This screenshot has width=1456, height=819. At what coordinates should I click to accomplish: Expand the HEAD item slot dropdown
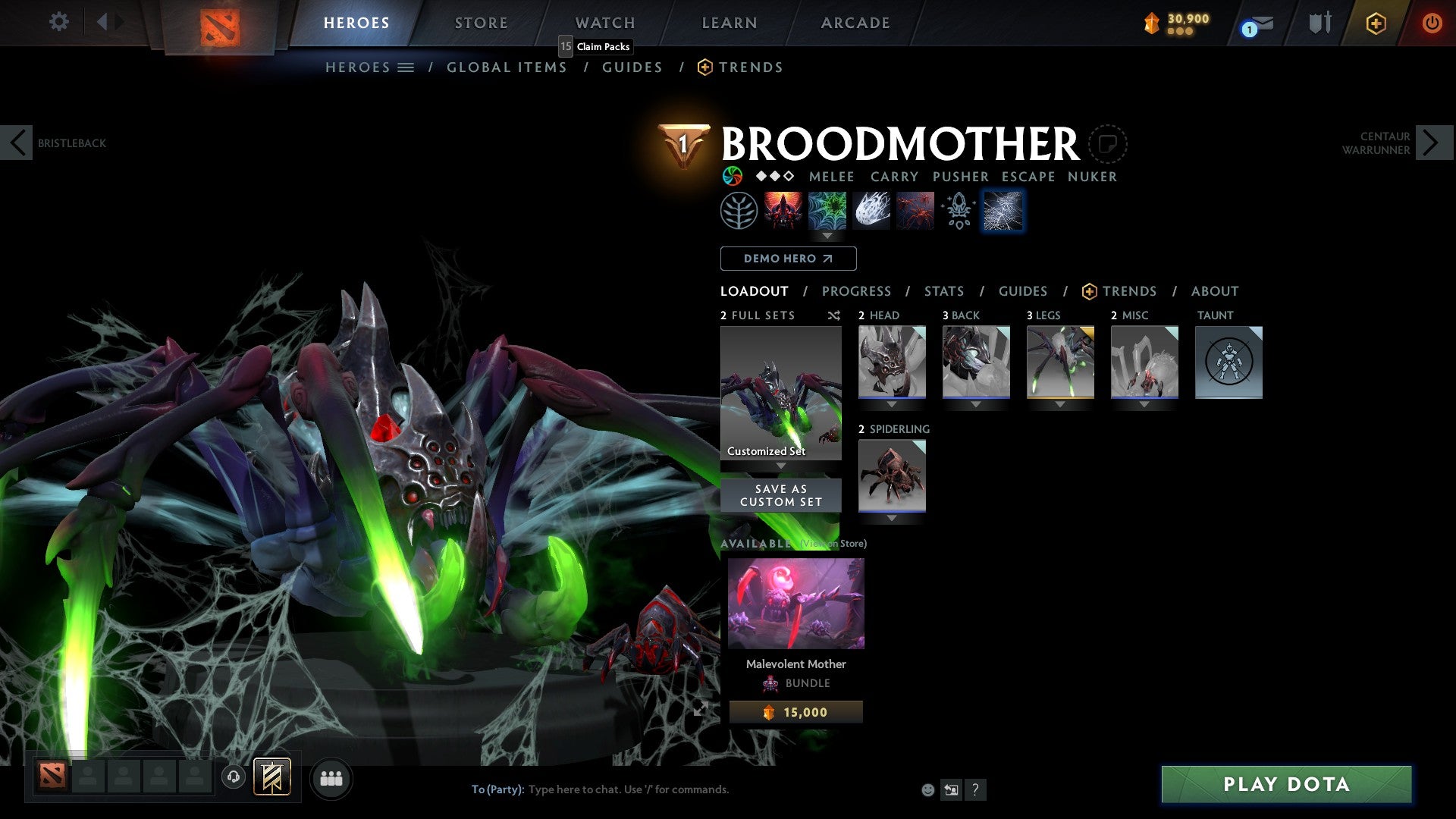pyautogui.click(x=891, y=404)
